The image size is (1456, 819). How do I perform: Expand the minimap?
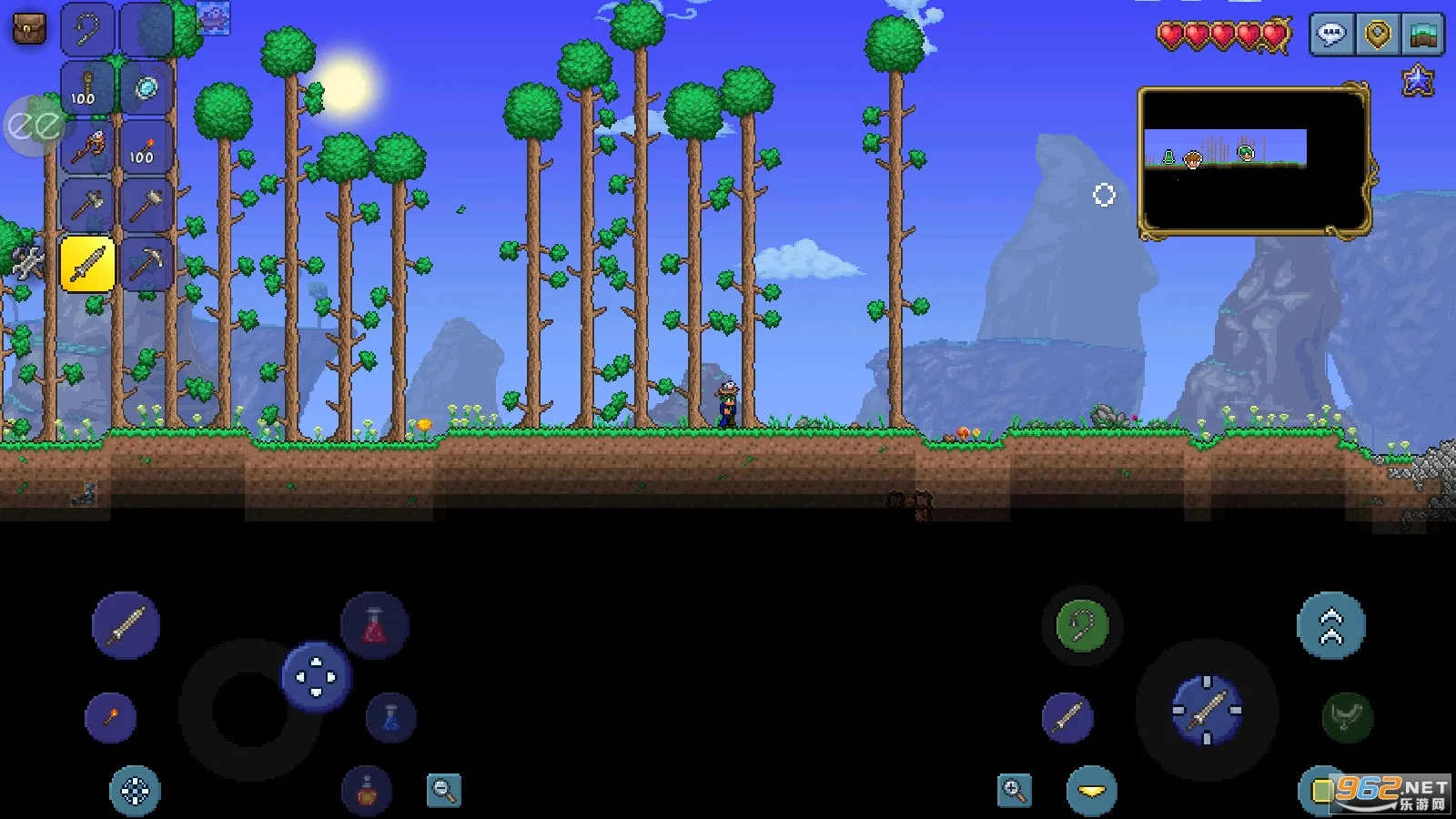coord(1254,161)
